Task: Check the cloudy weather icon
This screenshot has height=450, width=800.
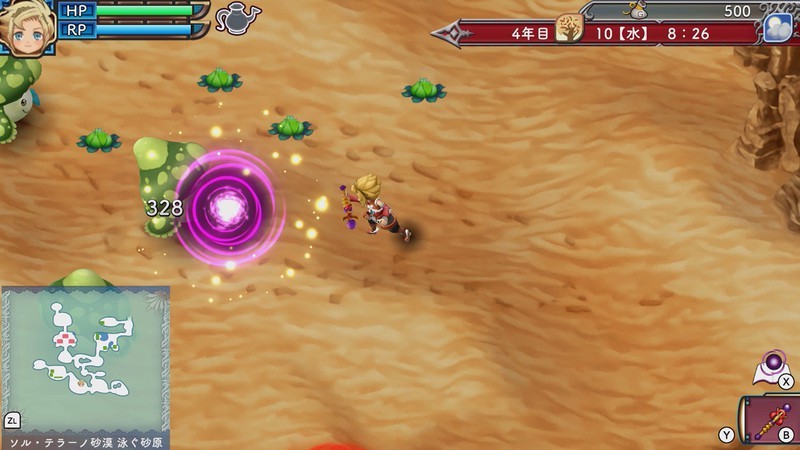Action: [777, 28]
